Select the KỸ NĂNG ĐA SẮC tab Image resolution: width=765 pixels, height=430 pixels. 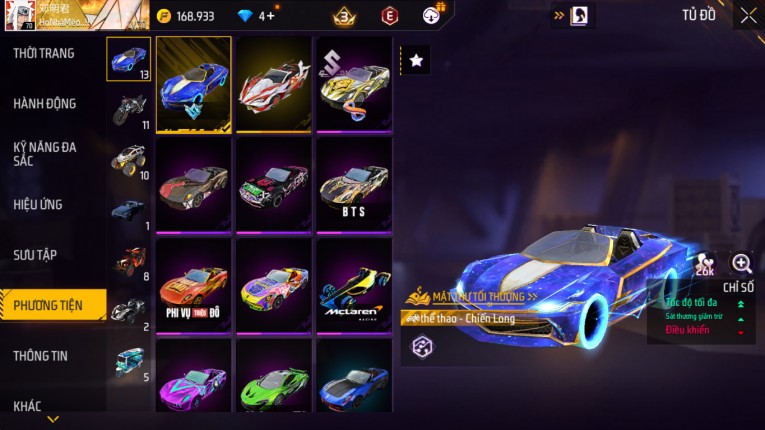(x=45, y=153)
